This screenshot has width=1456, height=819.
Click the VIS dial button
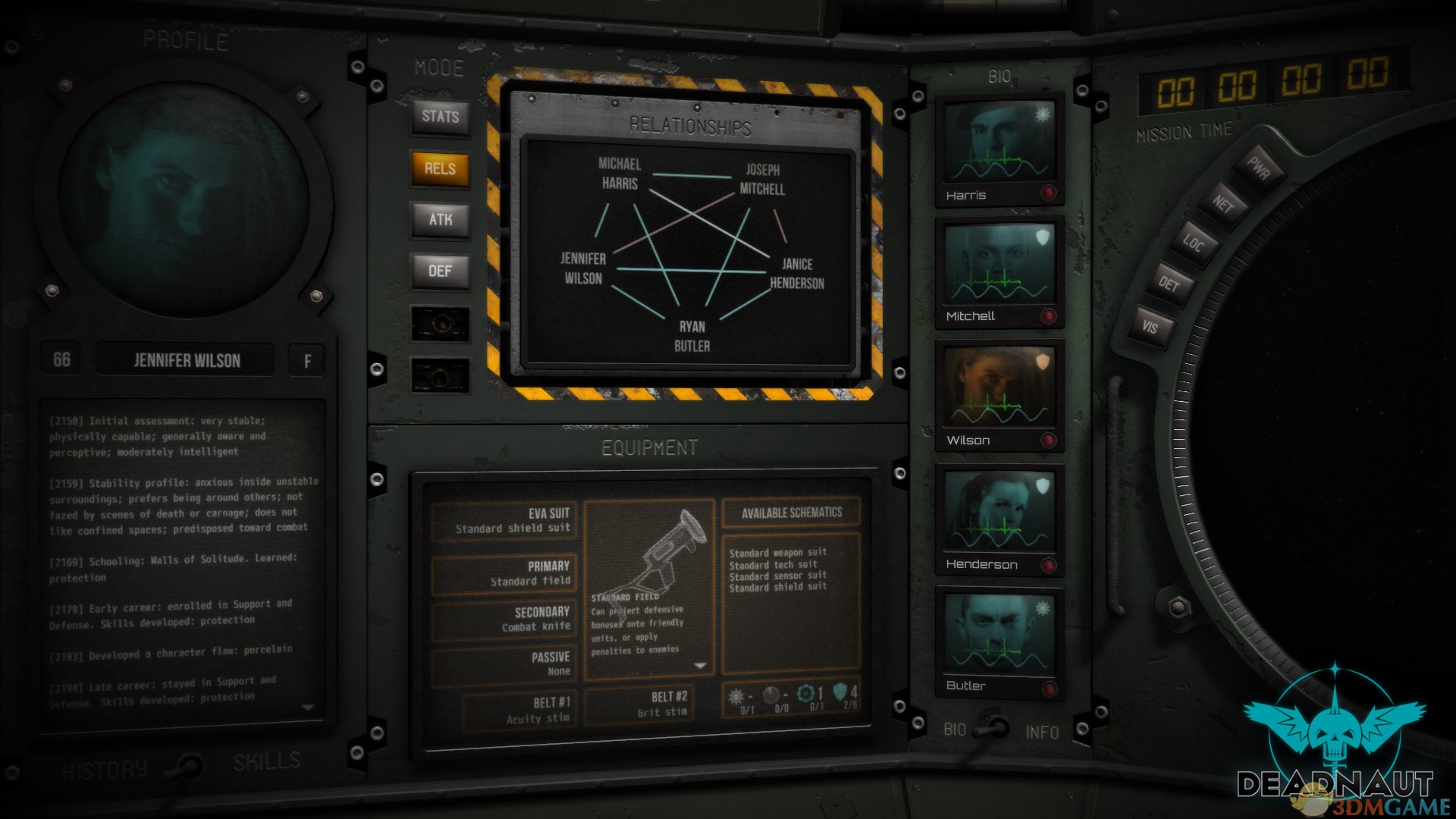click(1152, 327)
